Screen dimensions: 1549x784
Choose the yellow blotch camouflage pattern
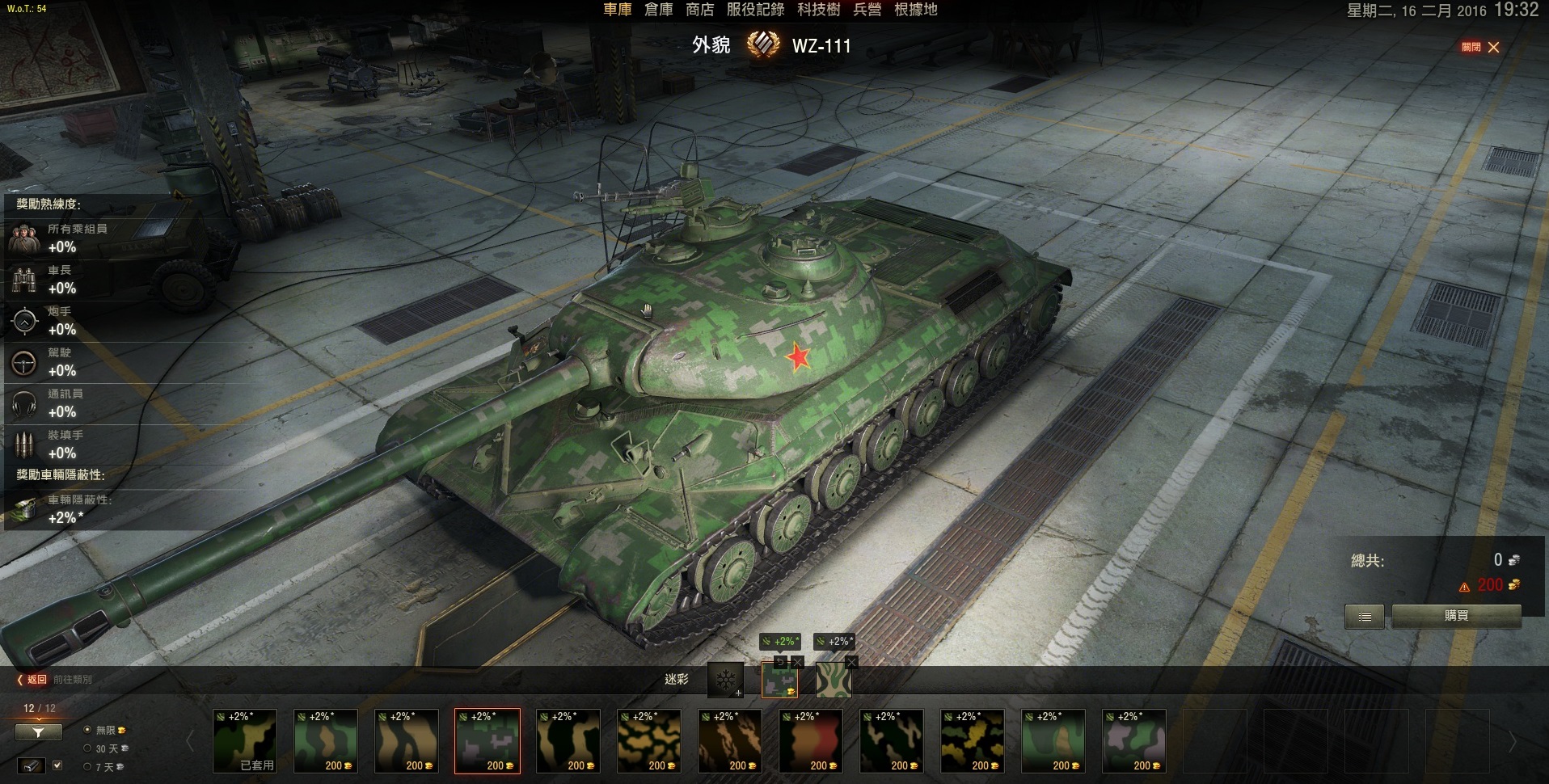coord(973,741)
